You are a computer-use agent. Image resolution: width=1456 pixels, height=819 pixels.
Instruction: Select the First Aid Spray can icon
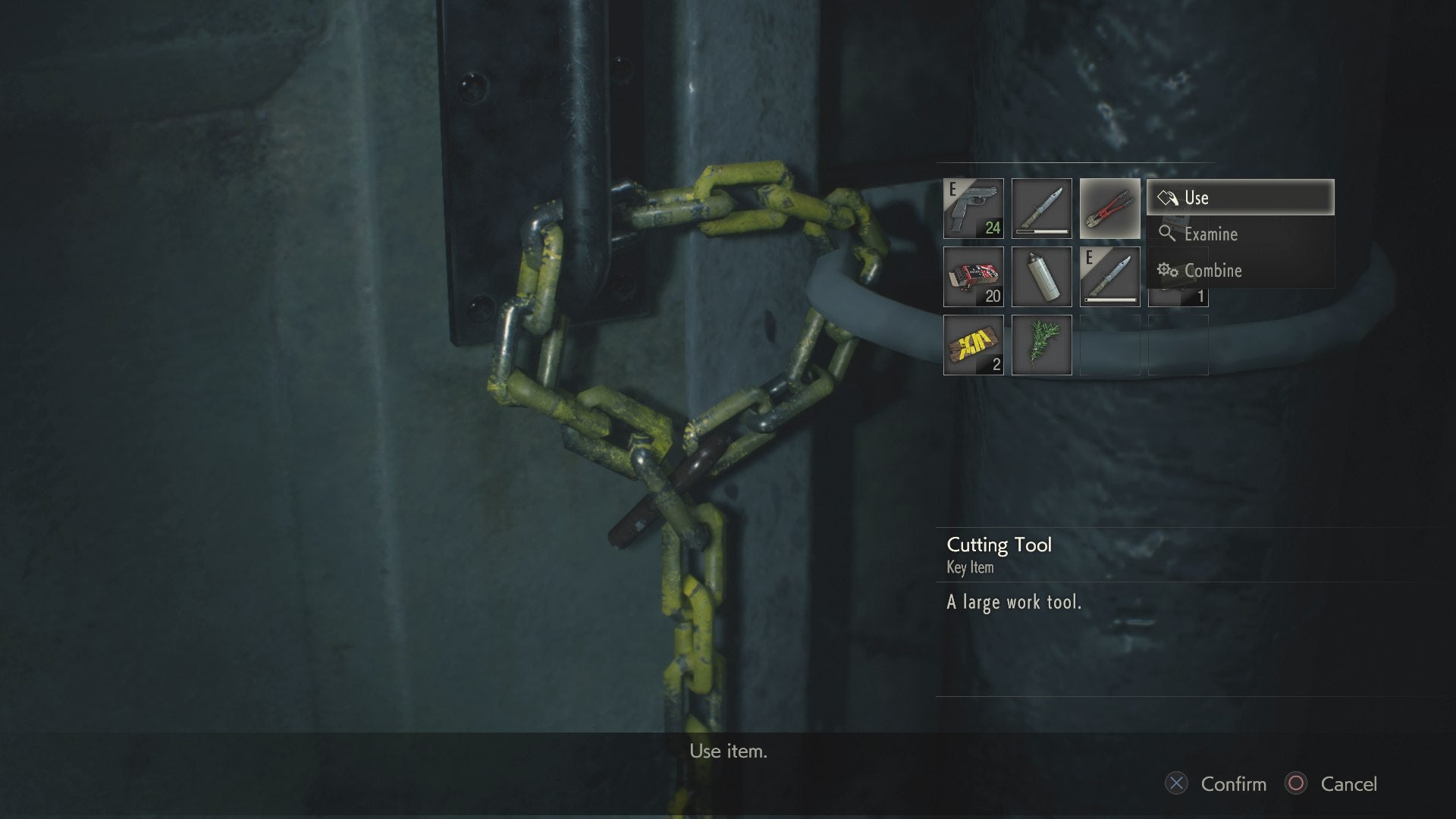point(1040,275)
